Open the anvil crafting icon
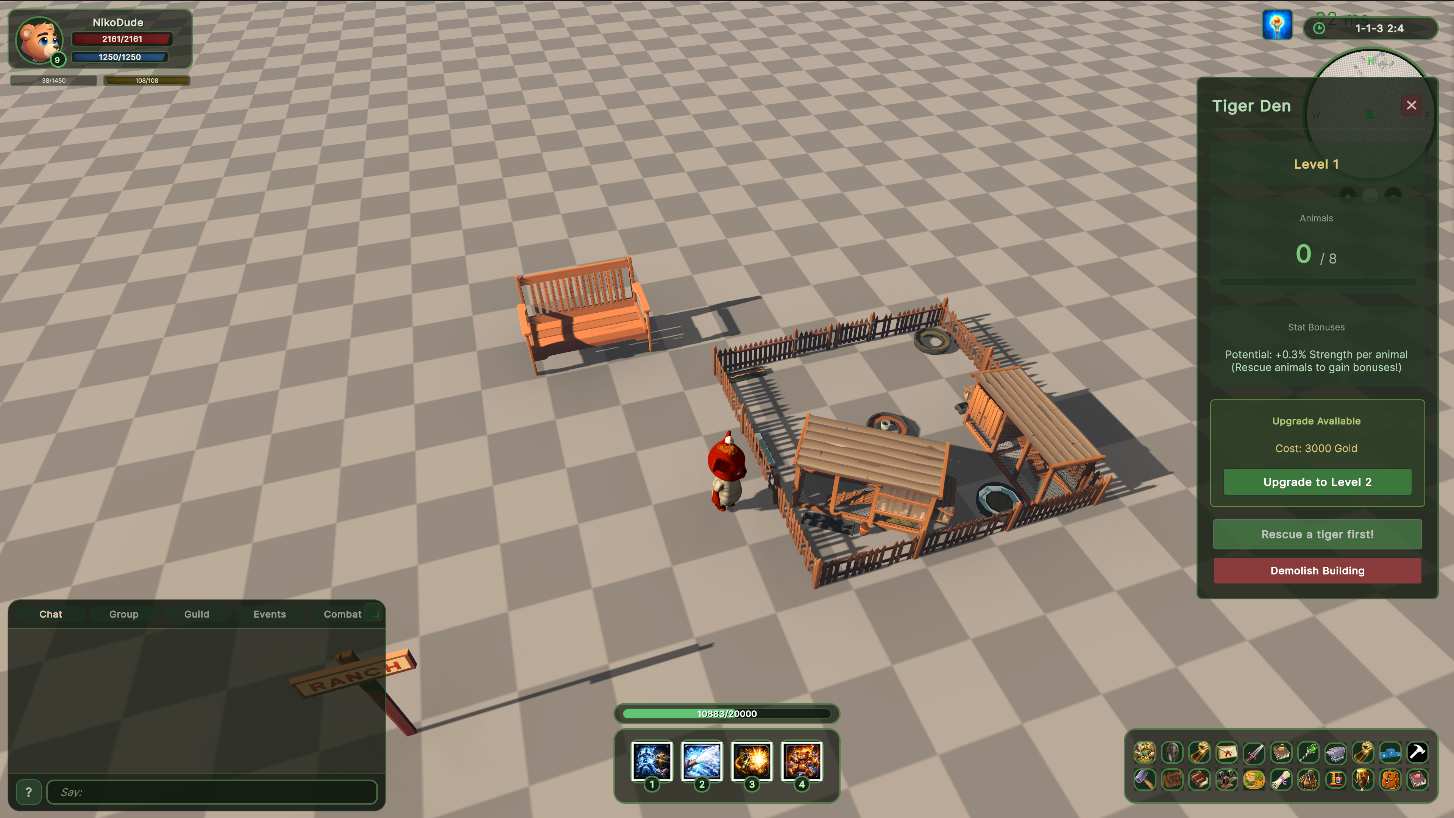Viewport: 1454px width, 818px height. pos(1335,752)
